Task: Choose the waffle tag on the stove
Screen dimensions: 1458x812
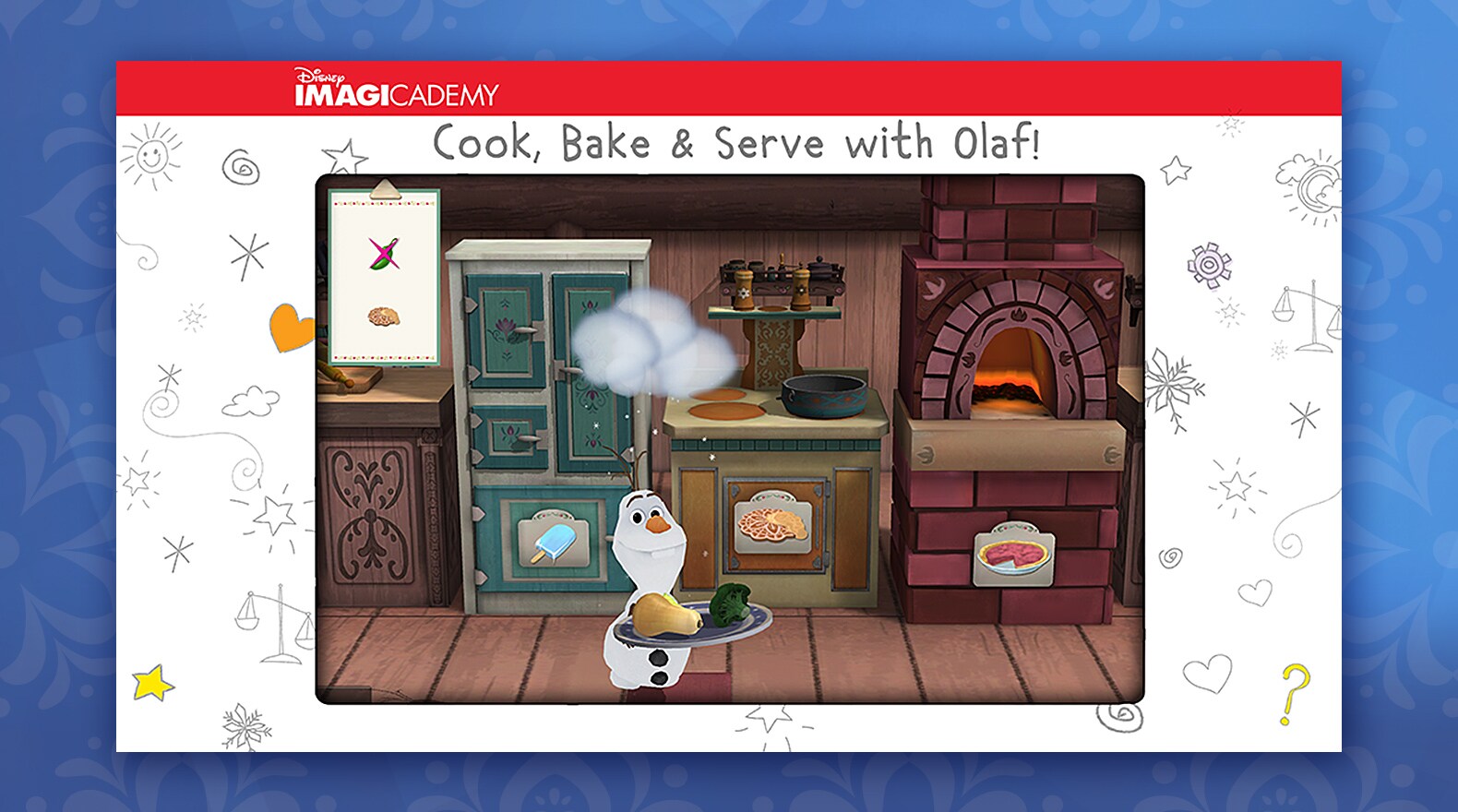Action: click(x=773, y=524)
